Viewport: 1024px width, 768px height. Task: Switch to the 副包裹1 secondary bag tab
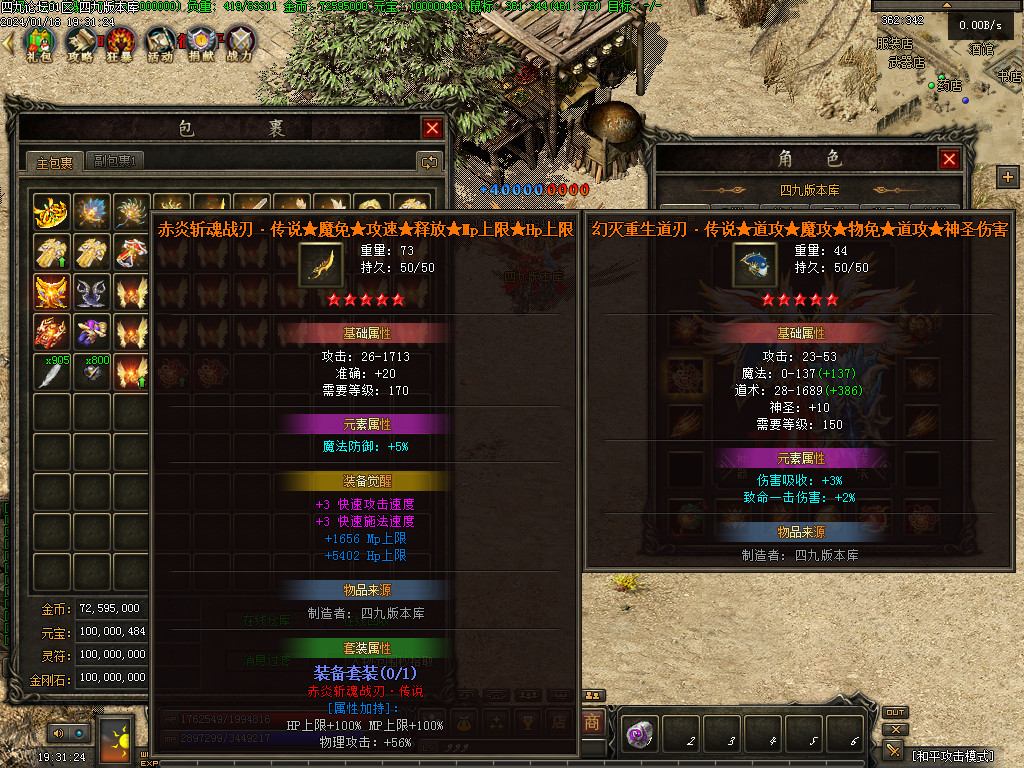click(115, 162)
